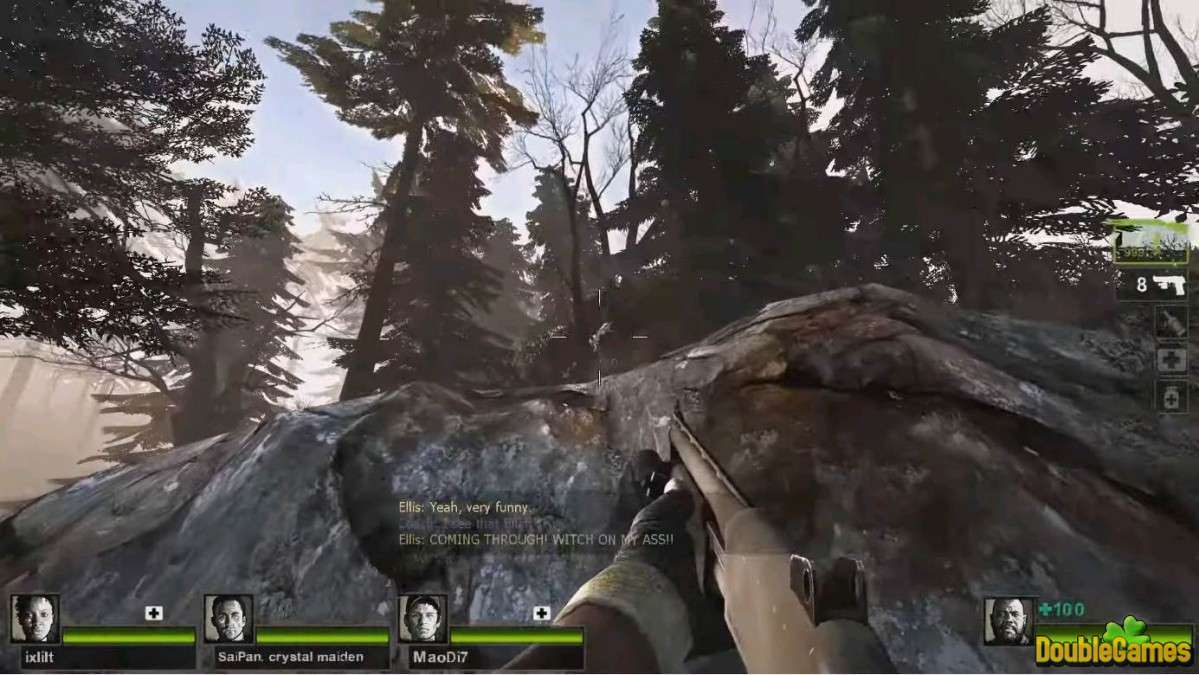Open the DoubleGames watermark logo
Image resolution: width=1199 pixels, height=675 pixels.
[x=1114, y=646]
